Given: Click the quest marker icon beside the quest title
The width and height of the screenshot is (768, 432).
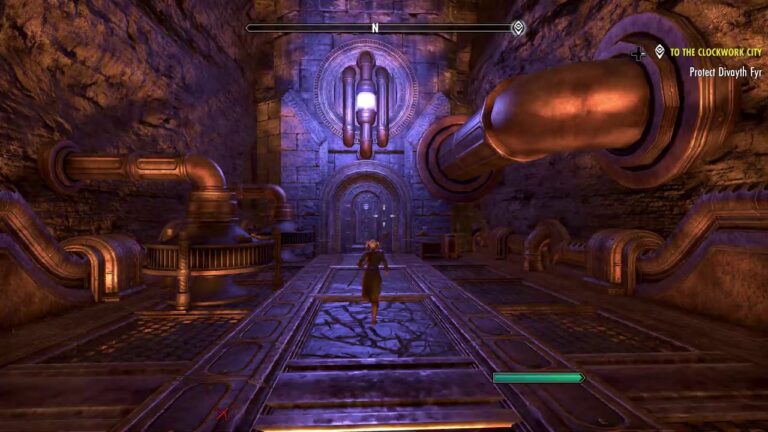Looking at the screenshot, I should pos(660,51).
